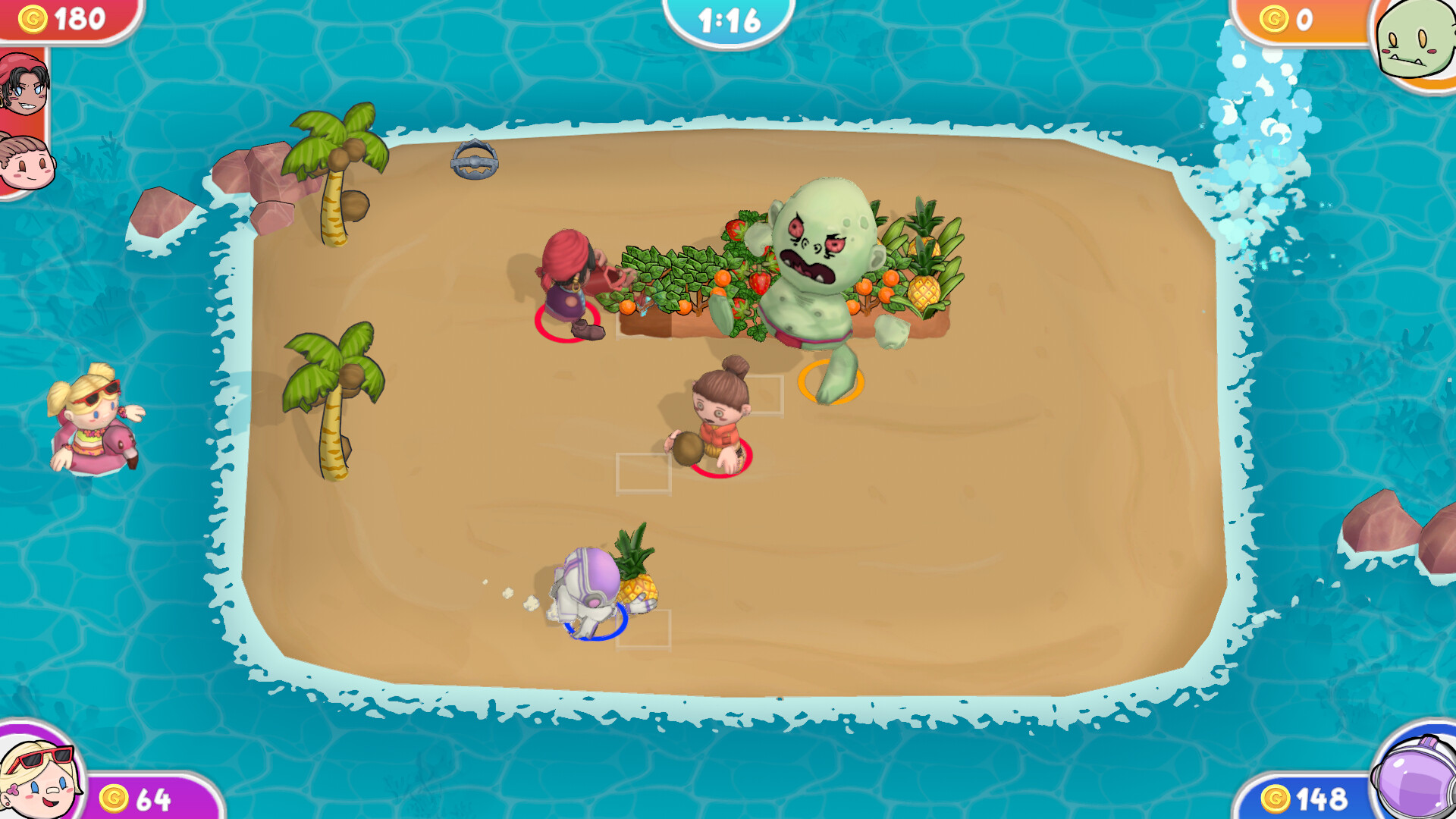Click the coin icon beside 64
The width and height of the screenshot is (1456, 819).
click(115, 798)
